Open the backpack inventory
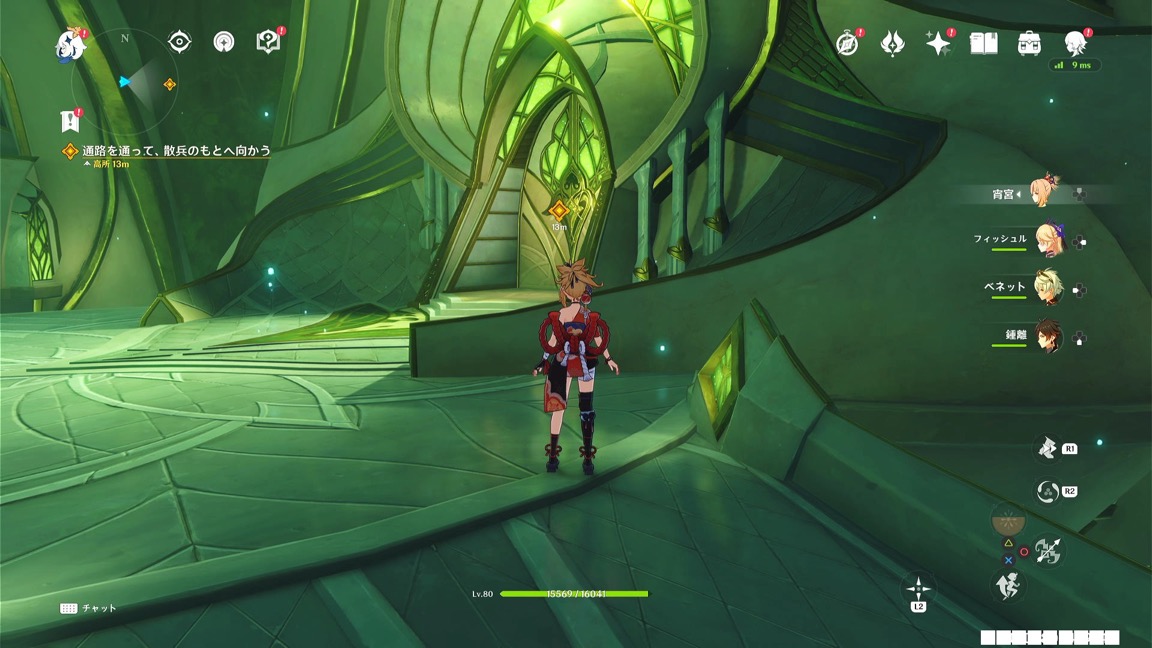1152x648 pixels. [1029, 43]
